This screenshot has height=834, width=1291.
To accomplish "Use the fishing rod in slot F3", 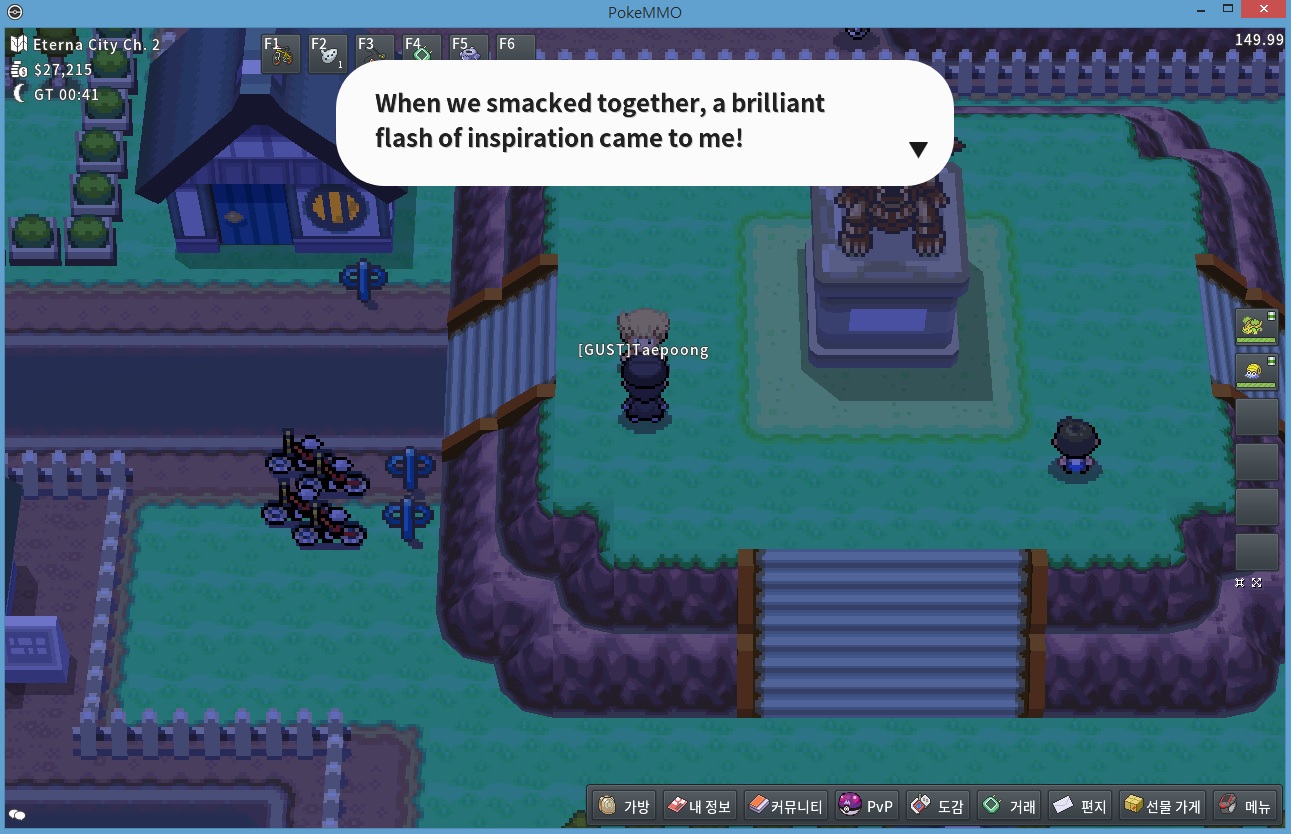I will 374,55.
